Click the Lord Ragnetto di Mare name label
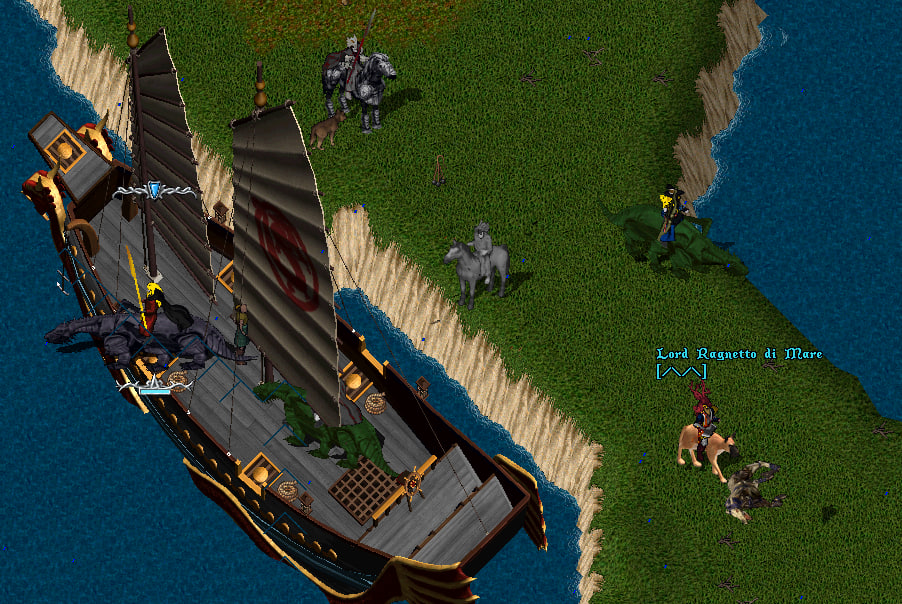 coord(738,354)
